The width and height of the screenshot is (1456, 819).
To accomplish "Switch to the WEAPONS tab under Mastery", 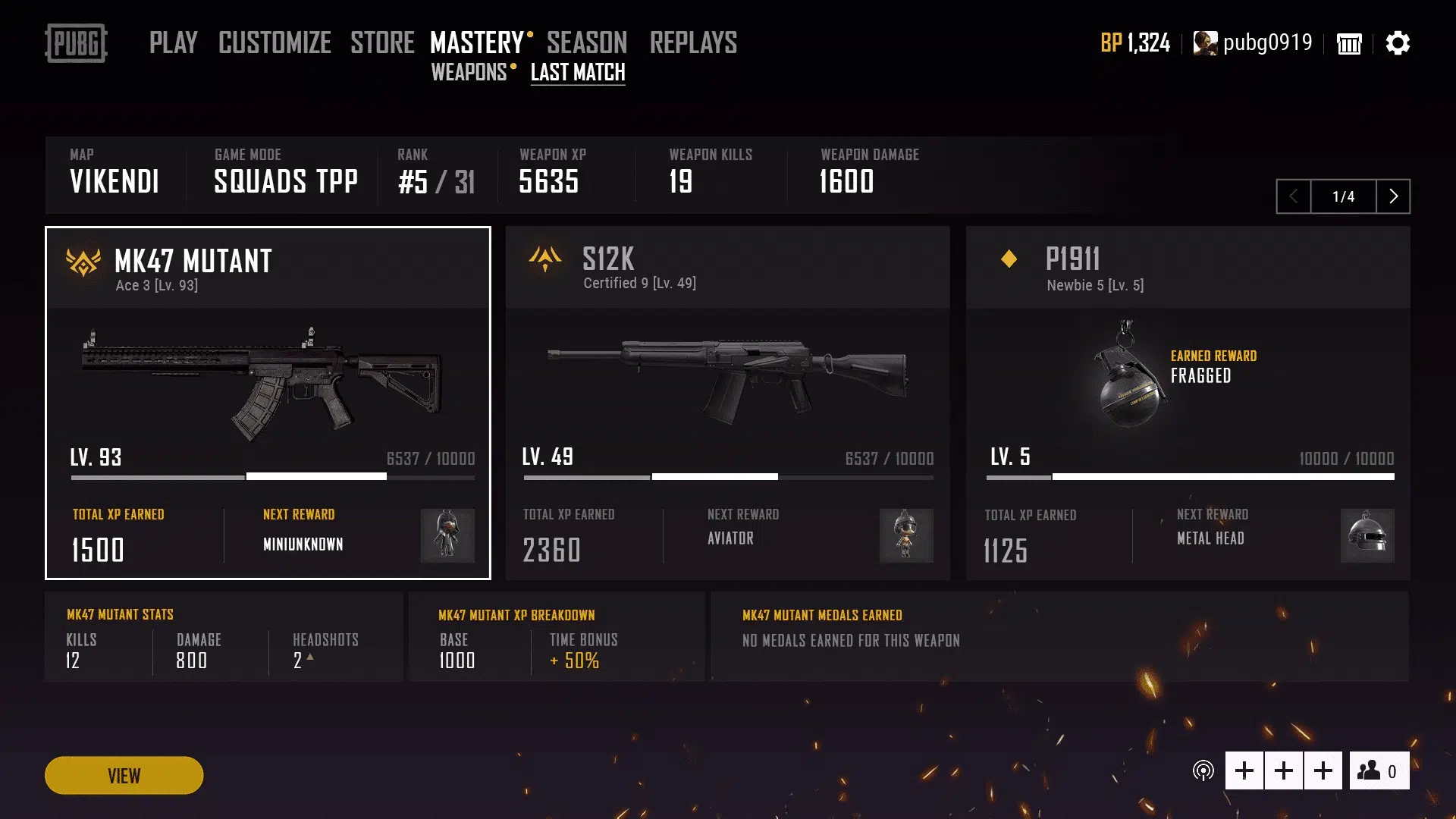I will [x=469, y=73].
